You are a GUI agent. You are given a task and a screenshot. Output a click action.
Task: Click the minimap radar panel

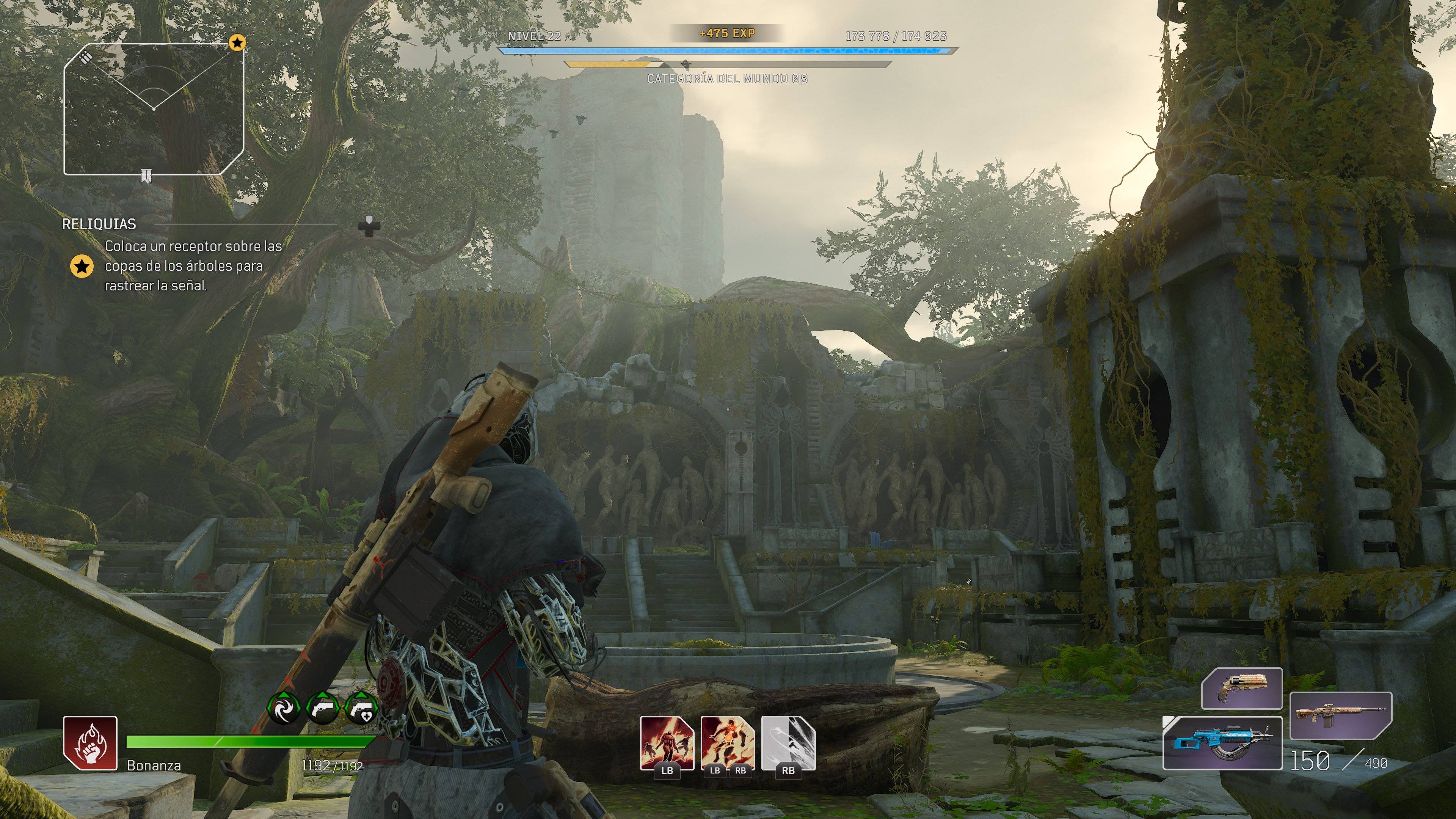(x=154, y=108)
